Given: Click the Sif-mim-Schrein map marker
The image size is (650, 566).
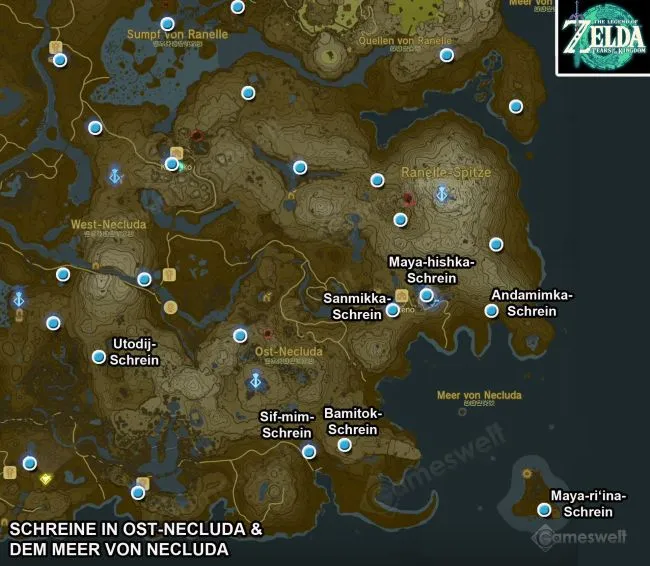Looking at the screenshot, I should [309, 452].
